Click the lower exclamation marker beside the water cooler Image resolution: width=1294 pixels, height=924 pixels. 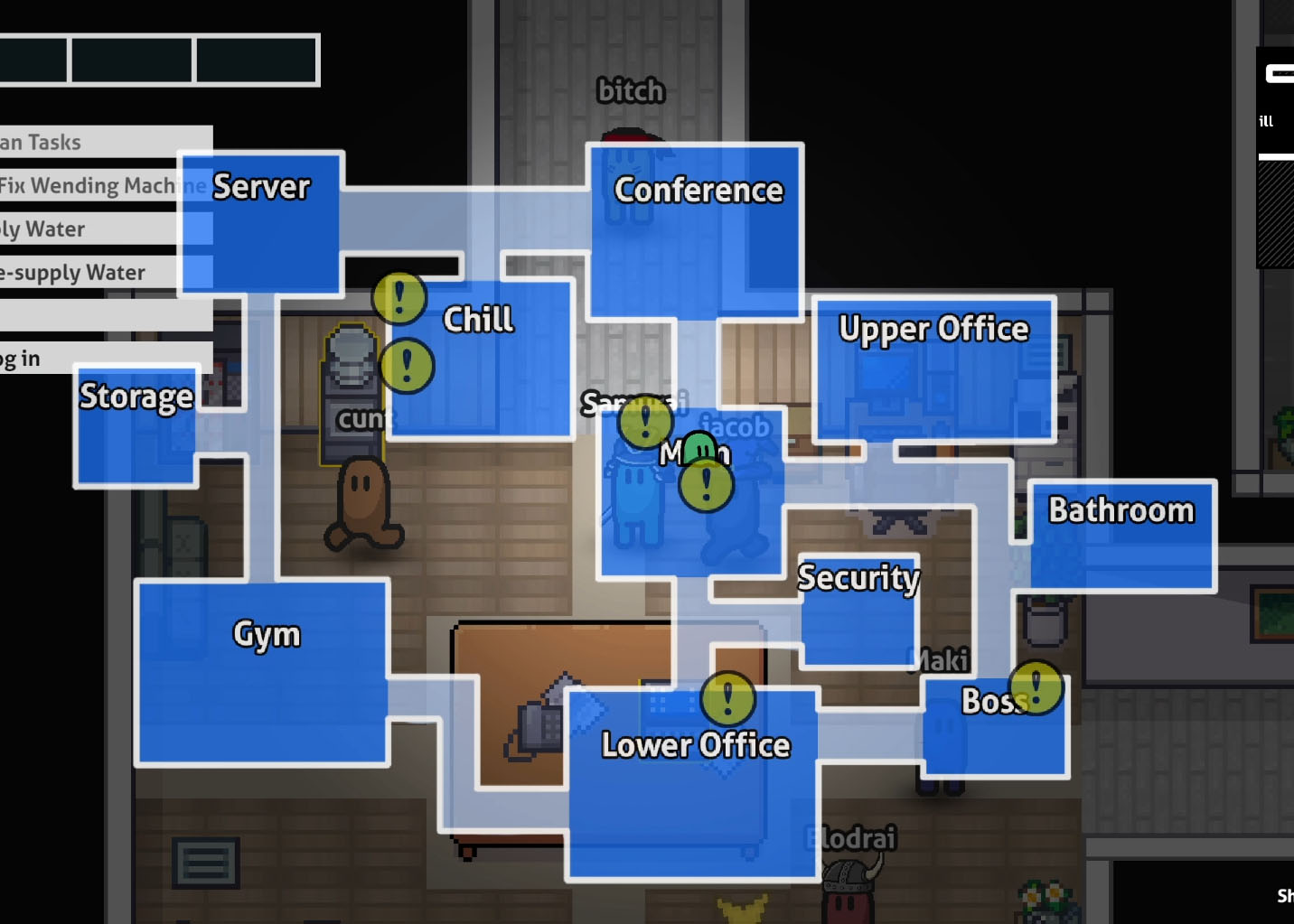click(x=409, y=366)
